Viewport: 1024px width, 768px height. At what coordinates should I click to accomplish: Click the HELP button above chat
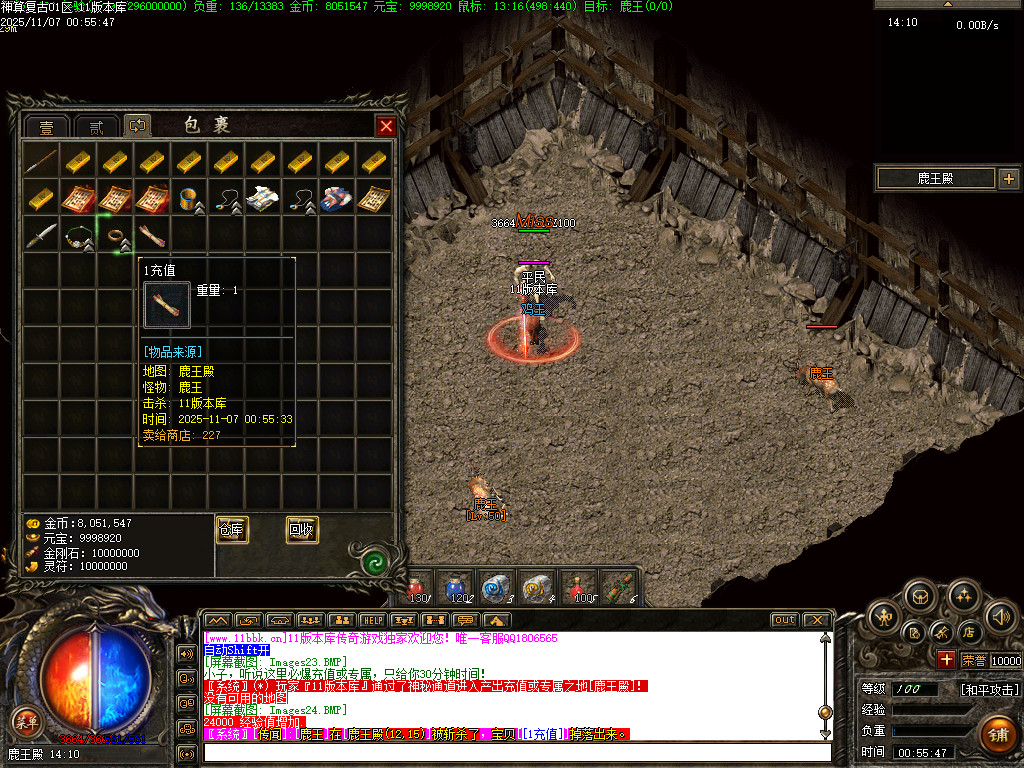pos(372,620)
